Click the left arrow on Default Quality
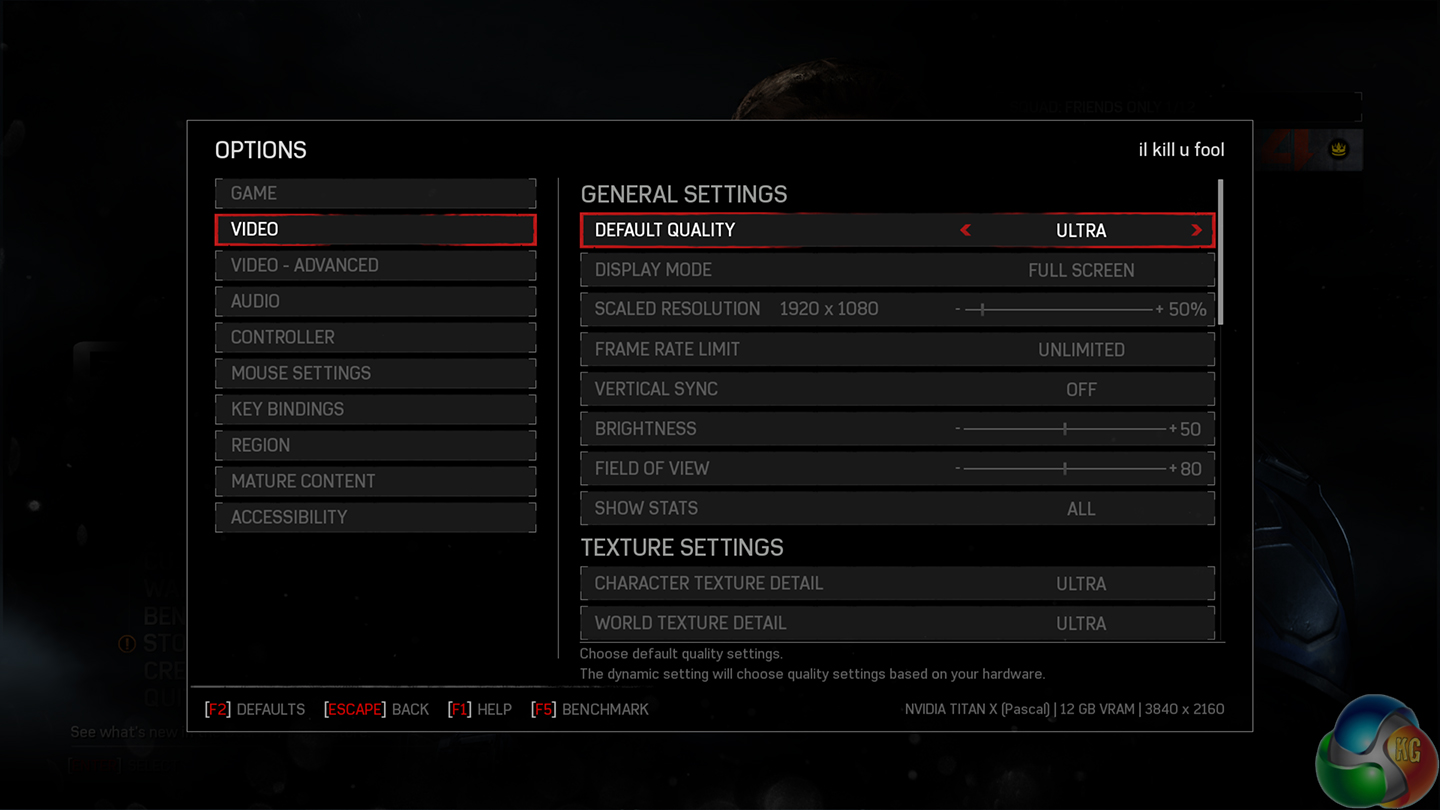Screen dimensions: 1440x810 coord(965,230)
